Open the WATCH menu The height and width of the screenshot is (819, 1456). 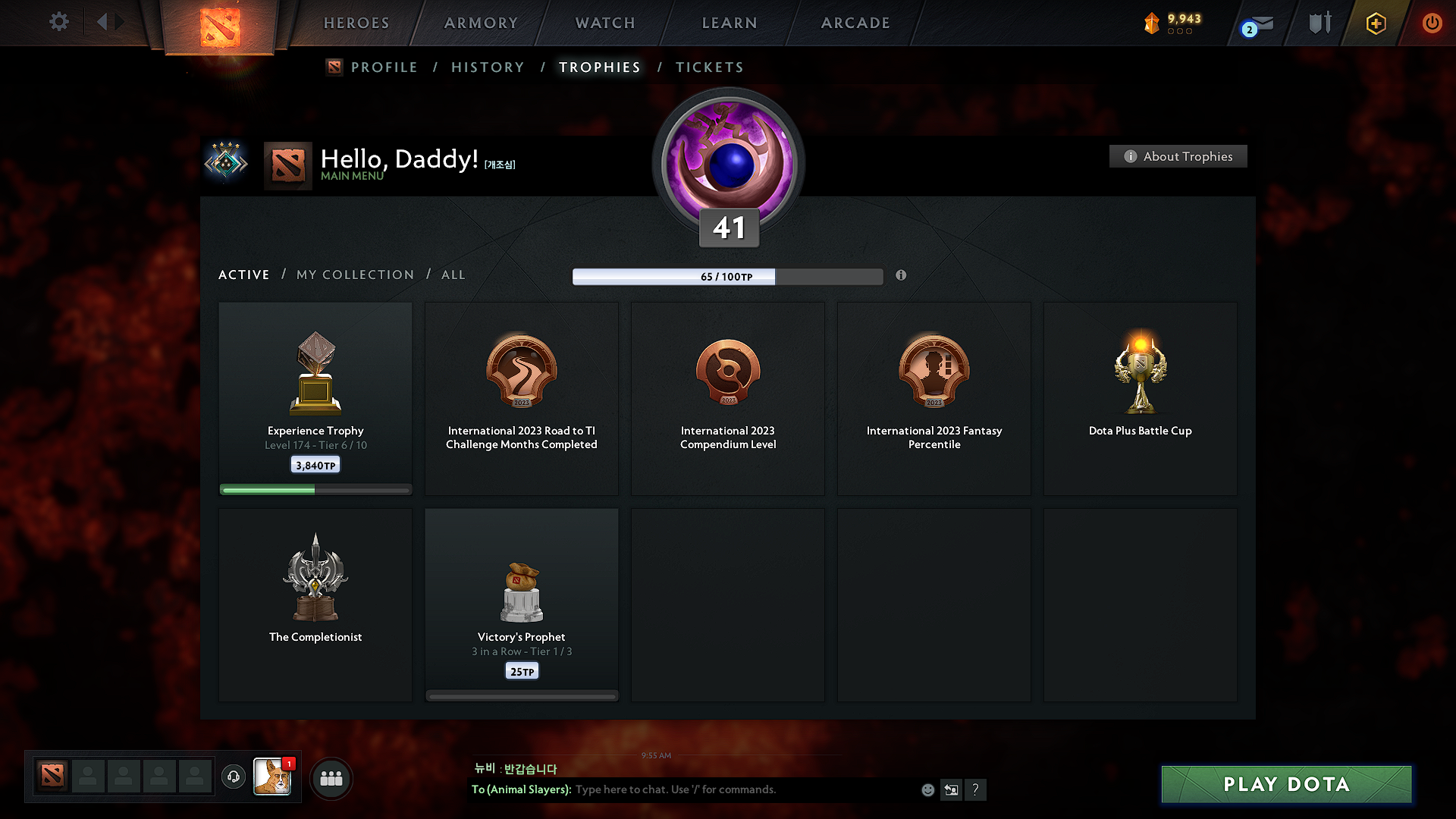pyautogui.click(x=604, y=23)
